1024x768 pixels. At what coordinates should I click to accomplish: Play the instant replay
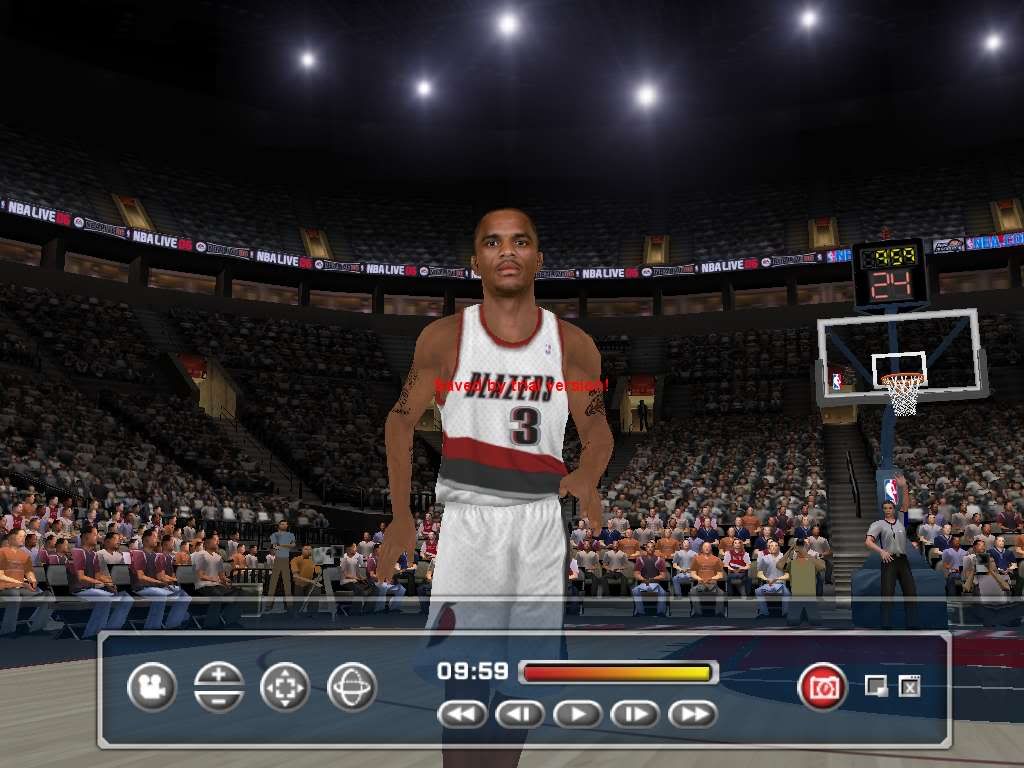pyautogui.click(x=577, y=714)
